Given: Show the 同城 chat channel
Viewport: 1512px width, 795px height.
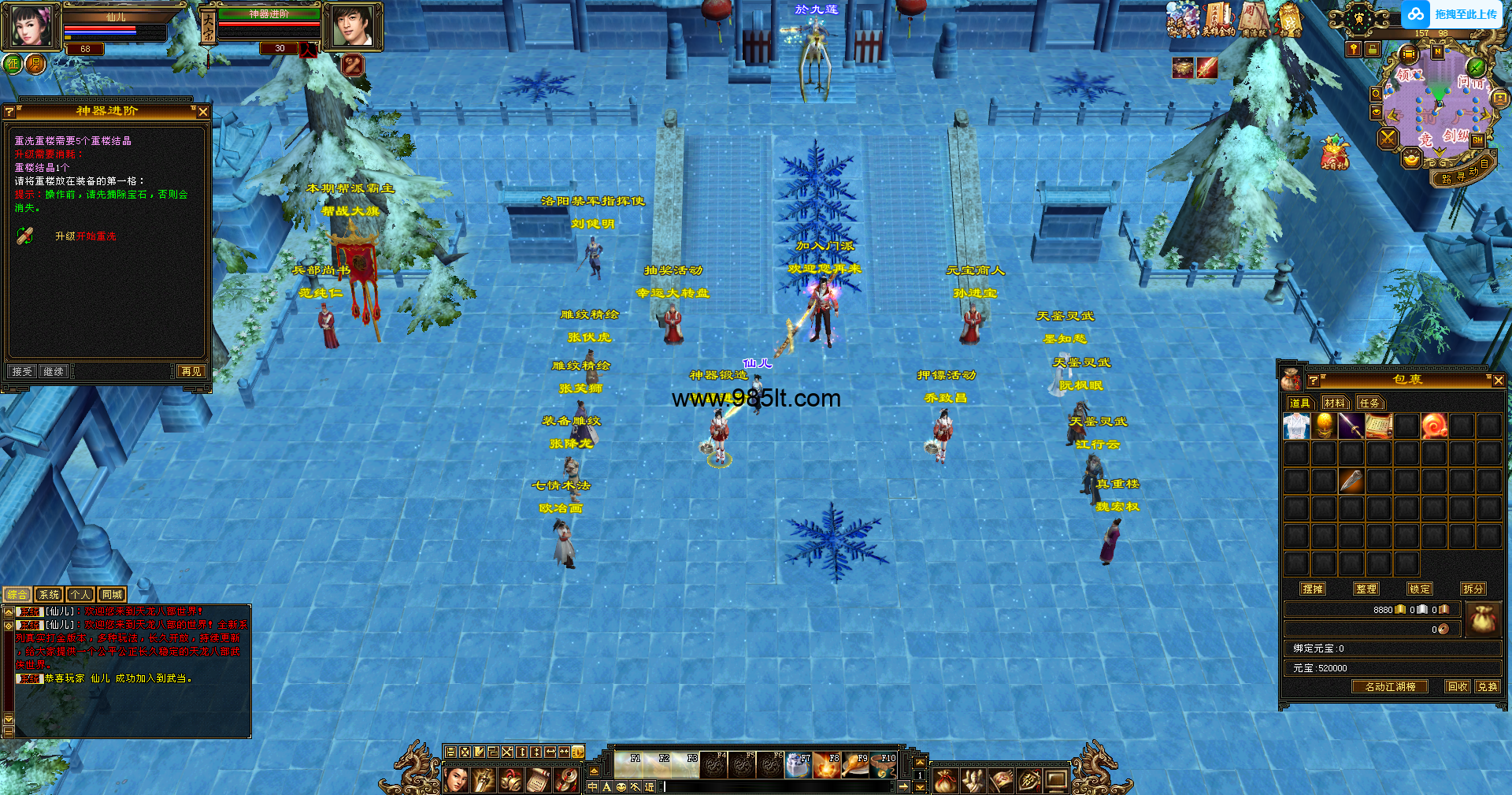Looking at the screenshot, I should coord(112,595).
